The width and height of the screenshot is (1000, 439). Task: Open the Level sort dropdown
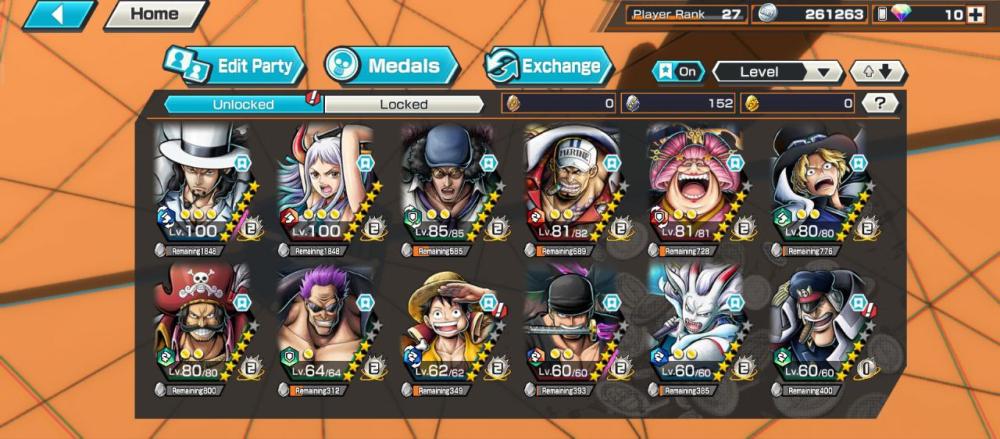coord(777,72)
